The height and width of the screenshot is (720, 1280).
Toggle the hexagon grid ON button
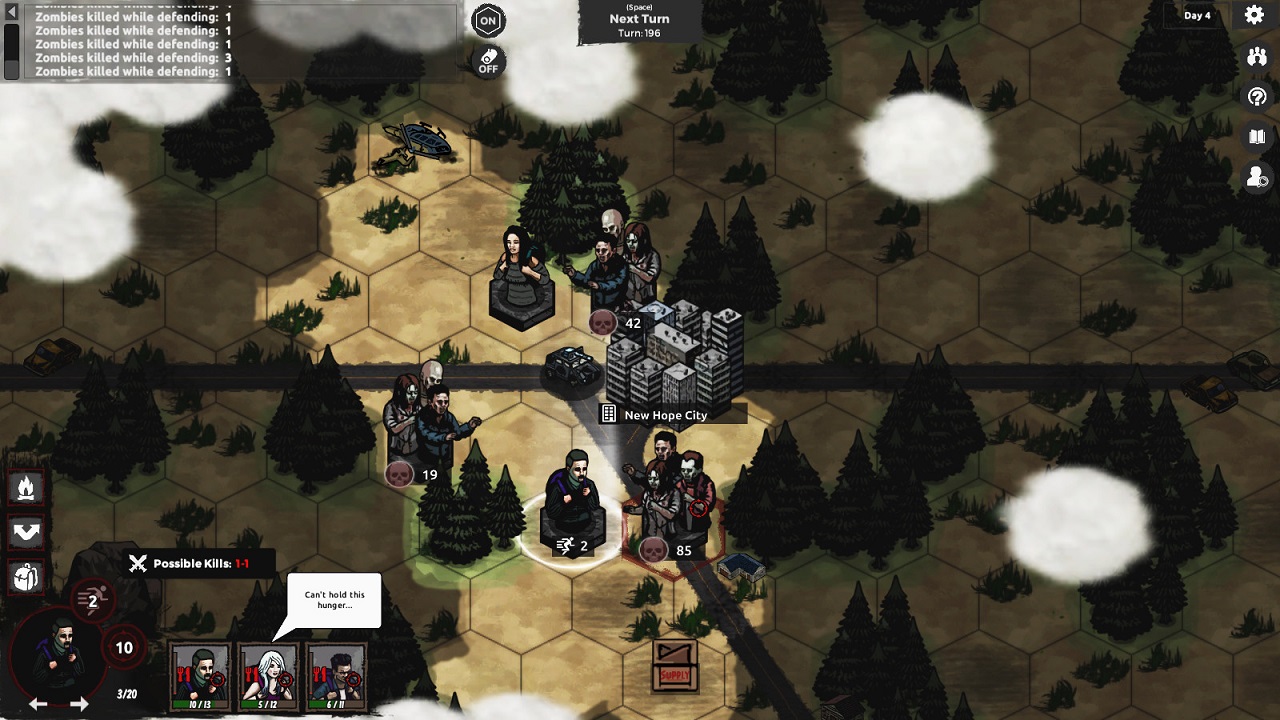[x=488, y=20]
